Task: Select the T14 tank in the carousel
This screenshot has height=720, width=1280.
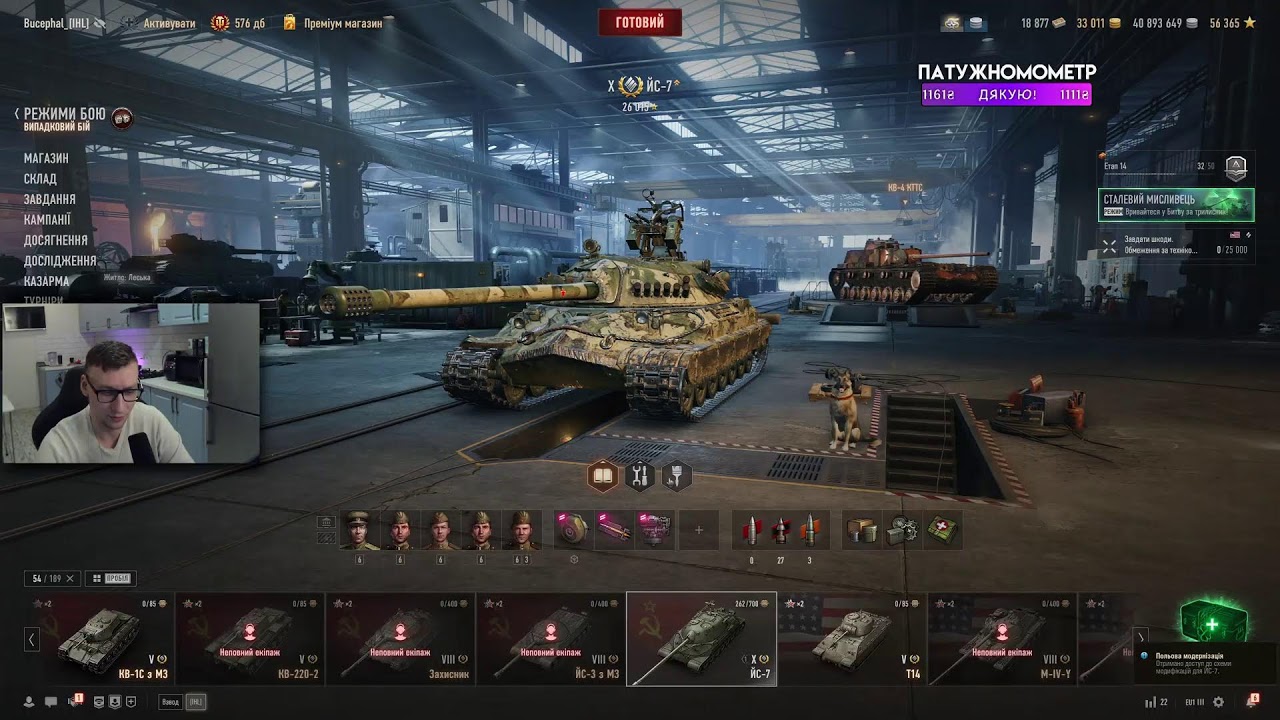Action: click(x=852, y=639)
